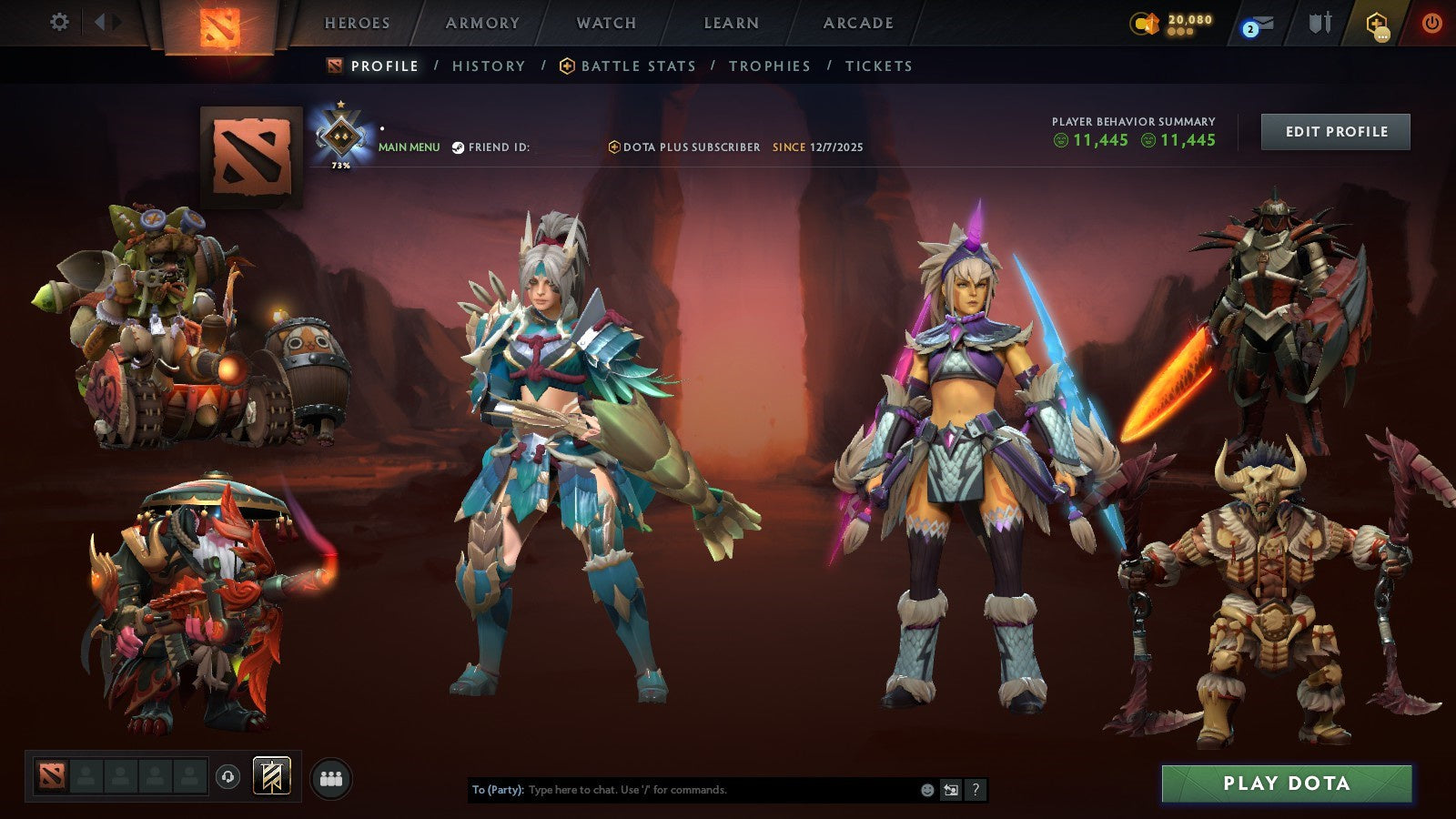Switch to the TROPHIES tab
1456x819 pixels.
[x=770, y=66]
